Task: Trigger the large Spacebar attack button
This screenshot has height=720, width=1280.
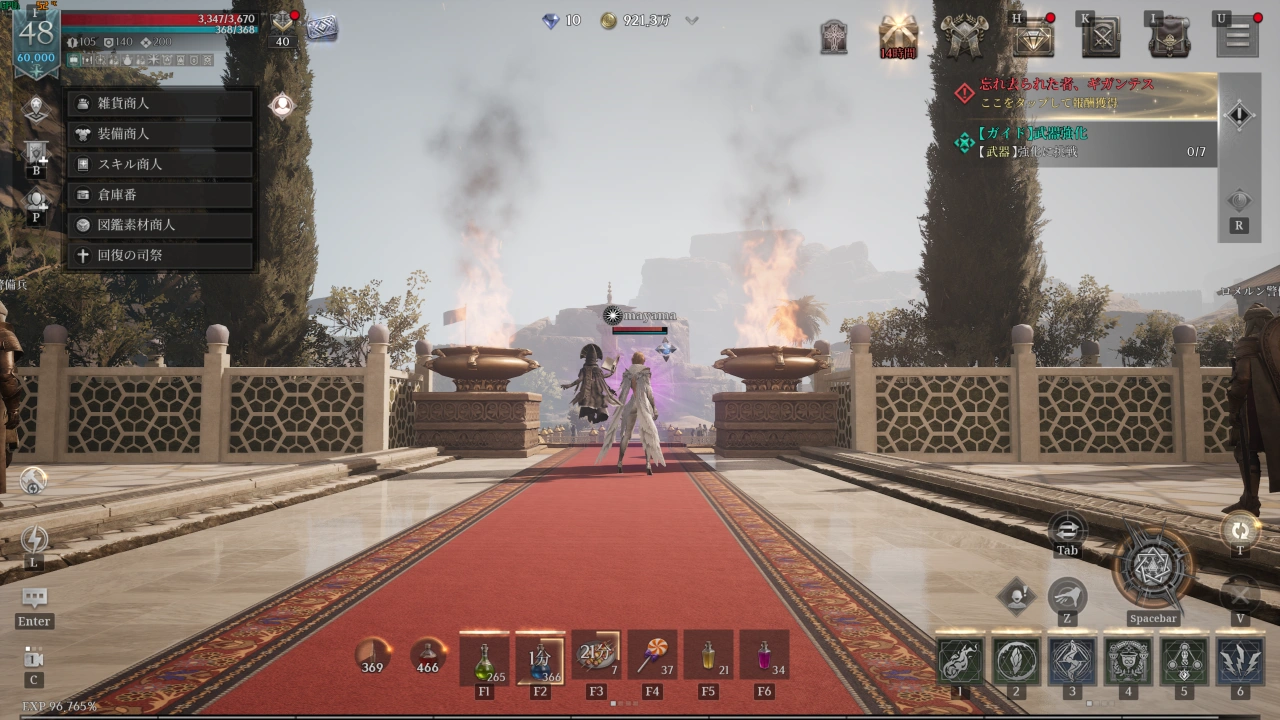Action: [x=1153, y=568]
